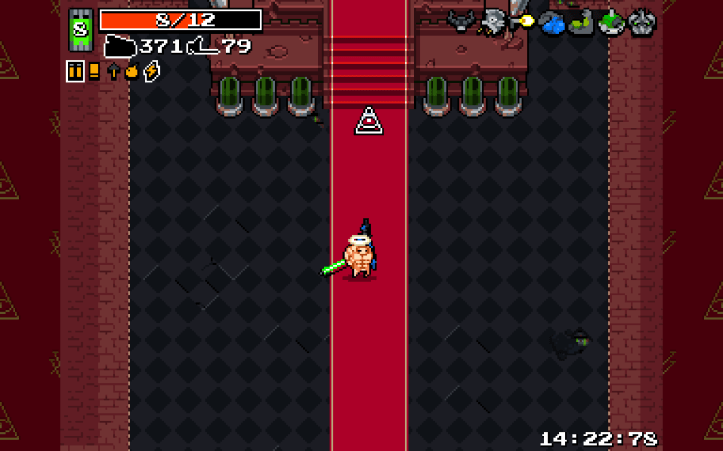Click the green spiked helmet mutation icon

tap(611, 22)
